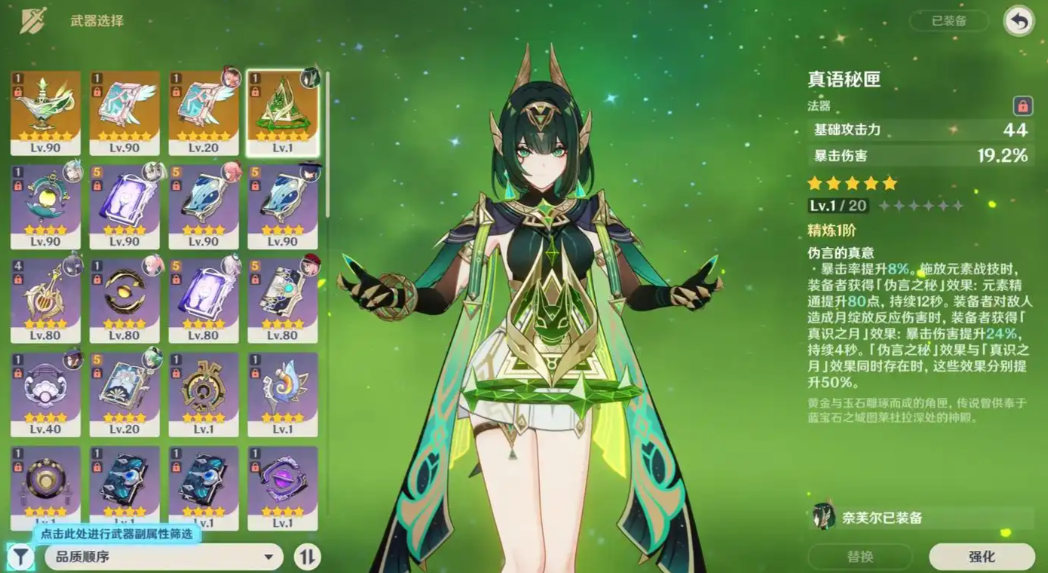Open the weapon substat filter funnel
The width and height of the screenshot is (1048, 573).
coord(19,555)
